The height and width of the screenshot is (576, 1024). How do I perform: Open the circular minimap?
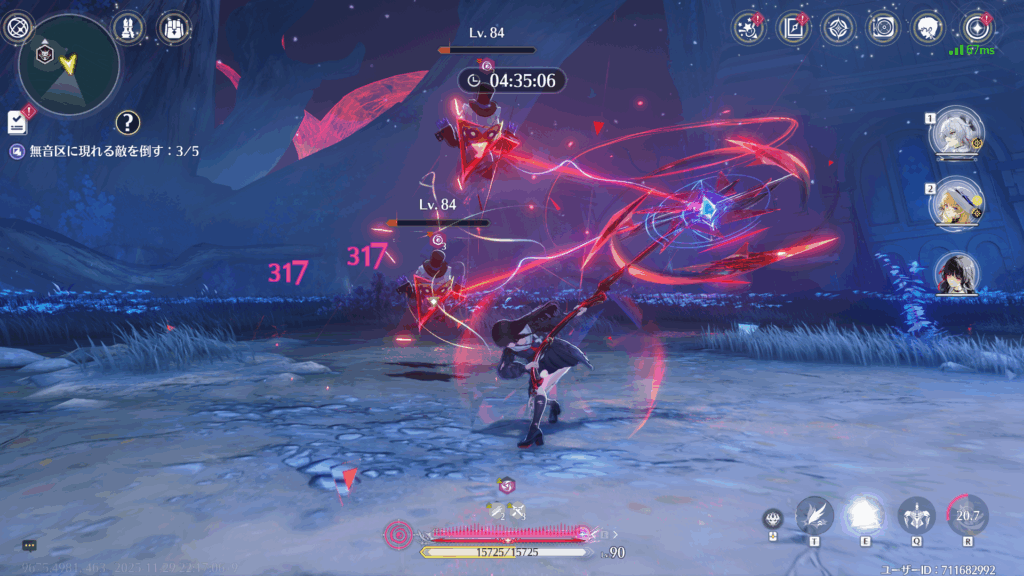69,65
